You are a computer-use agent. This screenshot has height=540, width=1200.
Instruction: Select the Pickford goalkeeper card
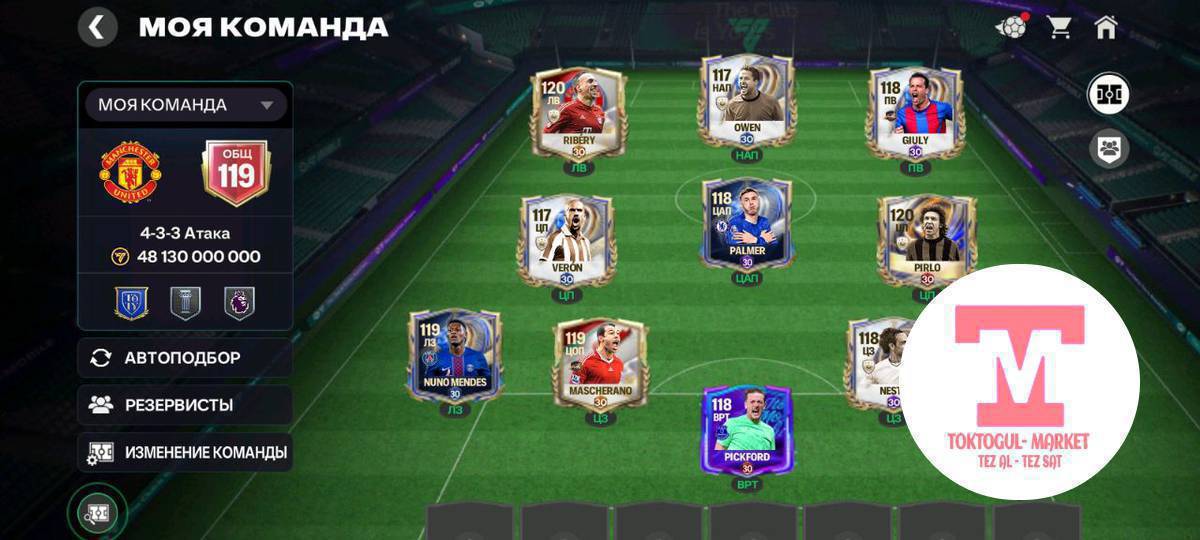[747, 430]
